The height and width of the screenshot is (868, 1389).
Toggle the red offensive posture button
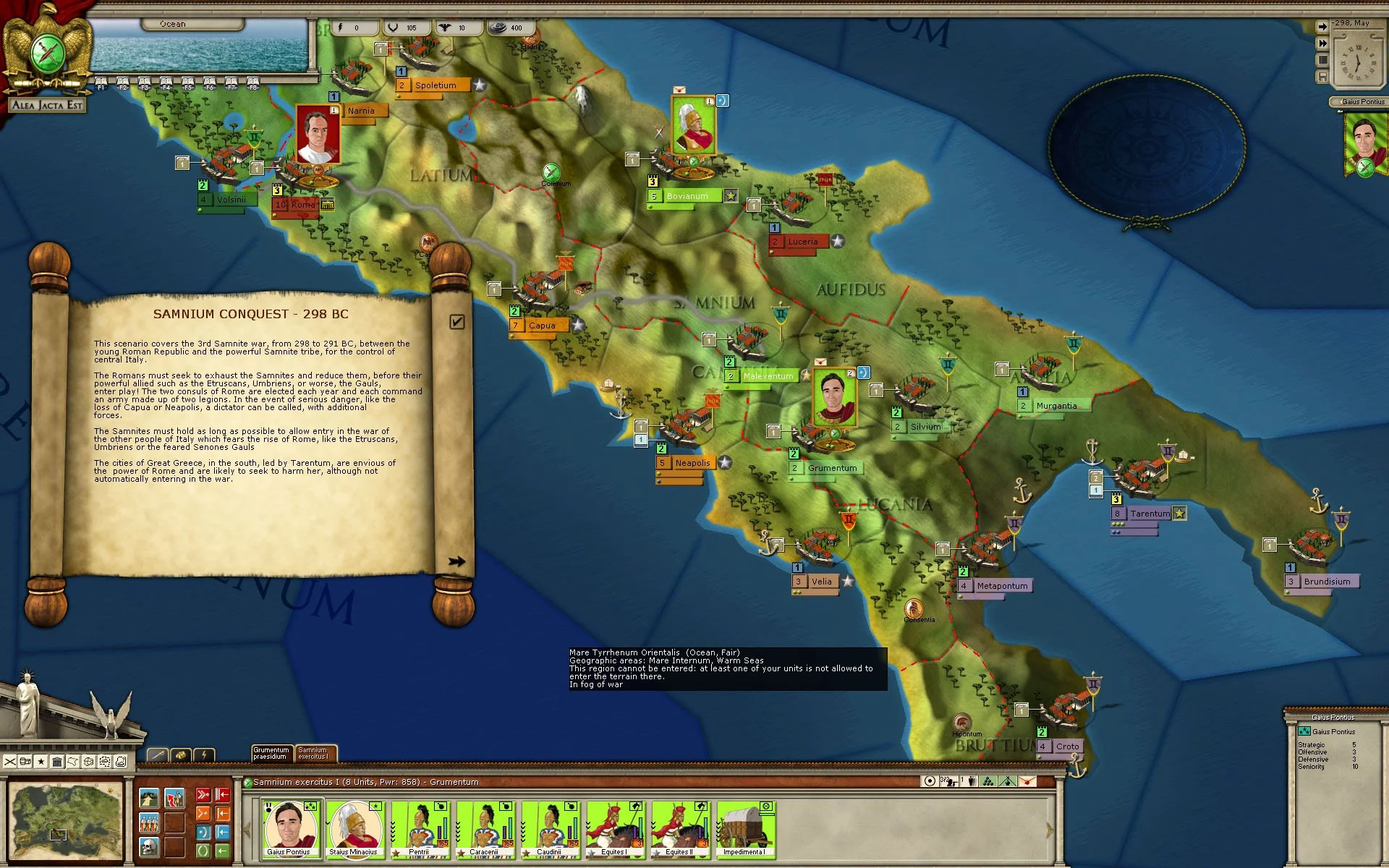coord(203,795)
